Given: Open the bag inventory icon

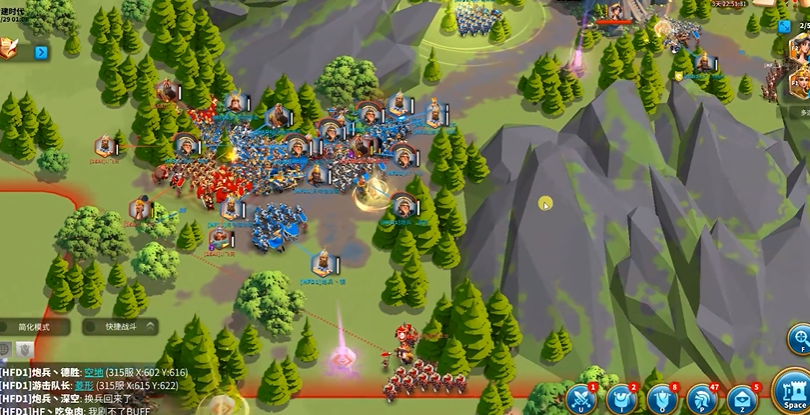Looking at the screenshot, I should [621, 399].
